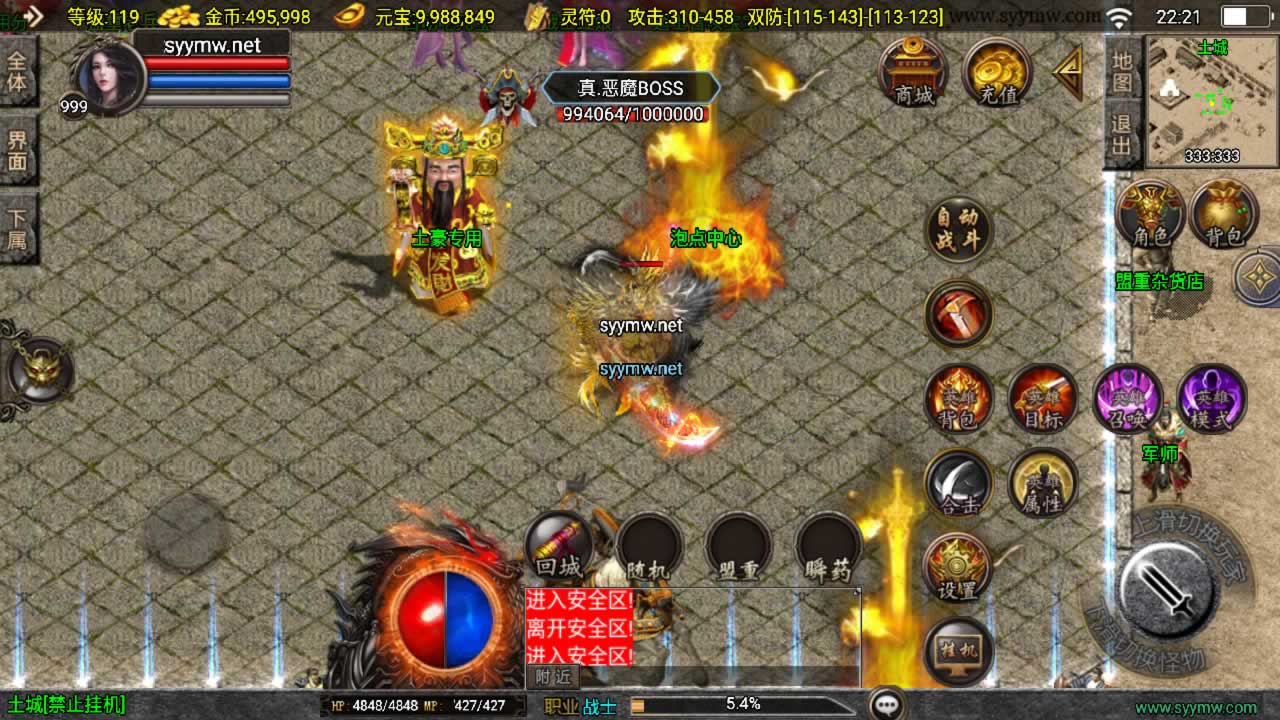Activate 英雄召唤 hero summon
Image resolution: width=1280 pixels, height=720 pixels.
coord(1128,398)
